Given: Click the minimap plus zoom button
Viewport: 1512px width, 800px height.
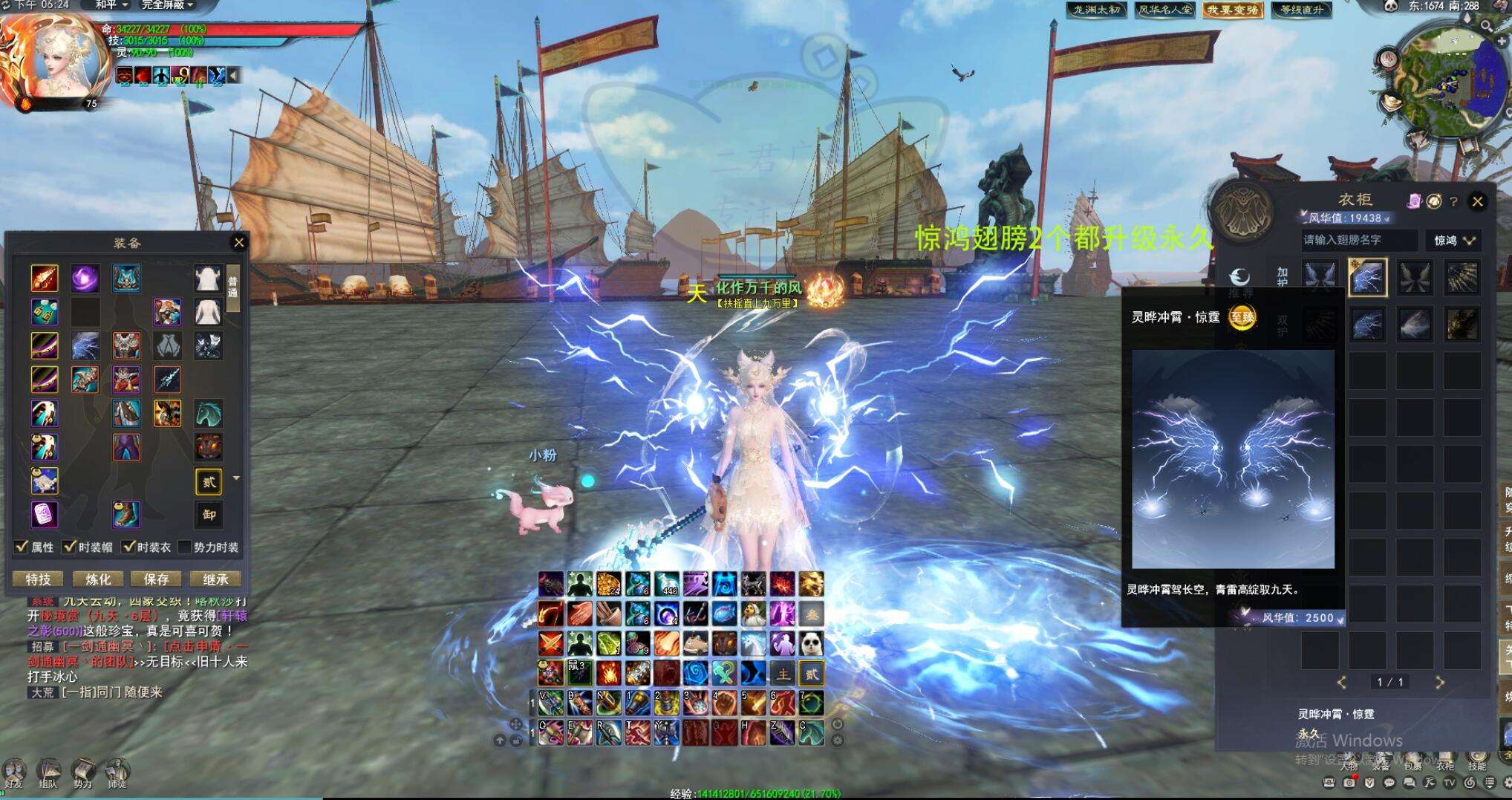Looking at the screenshot, I should [1501, 42].
